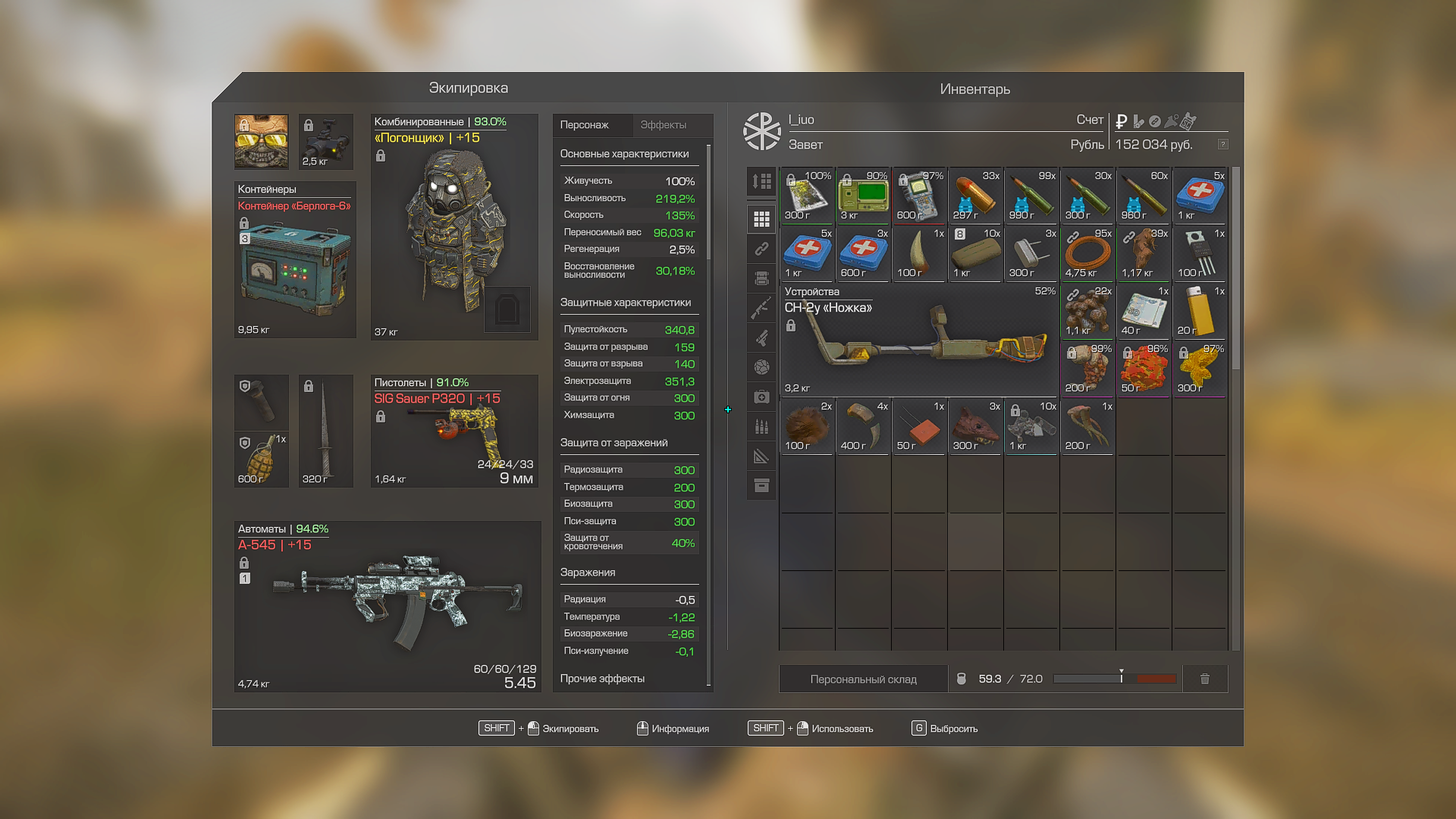The image size is (1456, 819).
Task: Open the Персональный склад storage
Action: [x=863, y=679]
